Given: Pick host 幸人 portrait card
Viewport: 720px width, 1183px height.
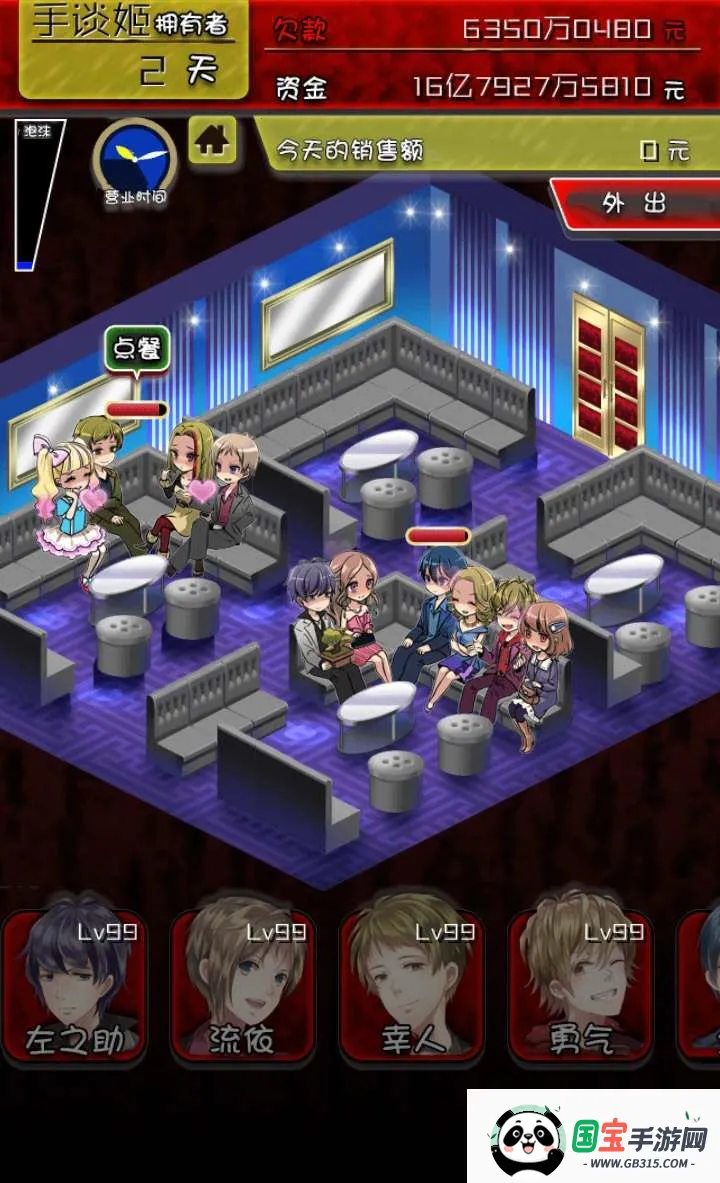Looking at the screenshot, I should click(412, 985).
